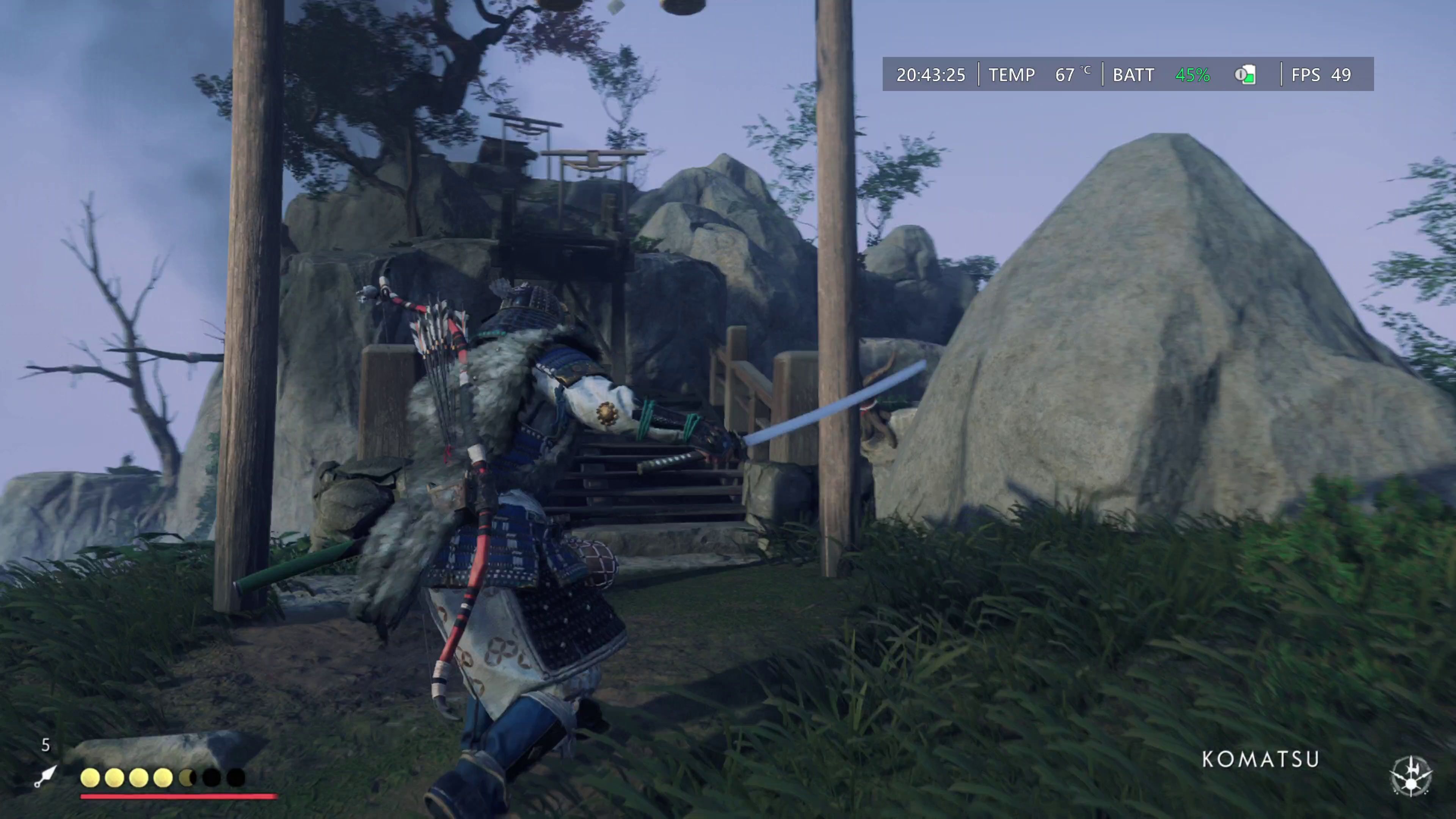Screen dimensions: 1456x819
Task: Click the fourth yellow resolve circle
Action: click(164, 778)
